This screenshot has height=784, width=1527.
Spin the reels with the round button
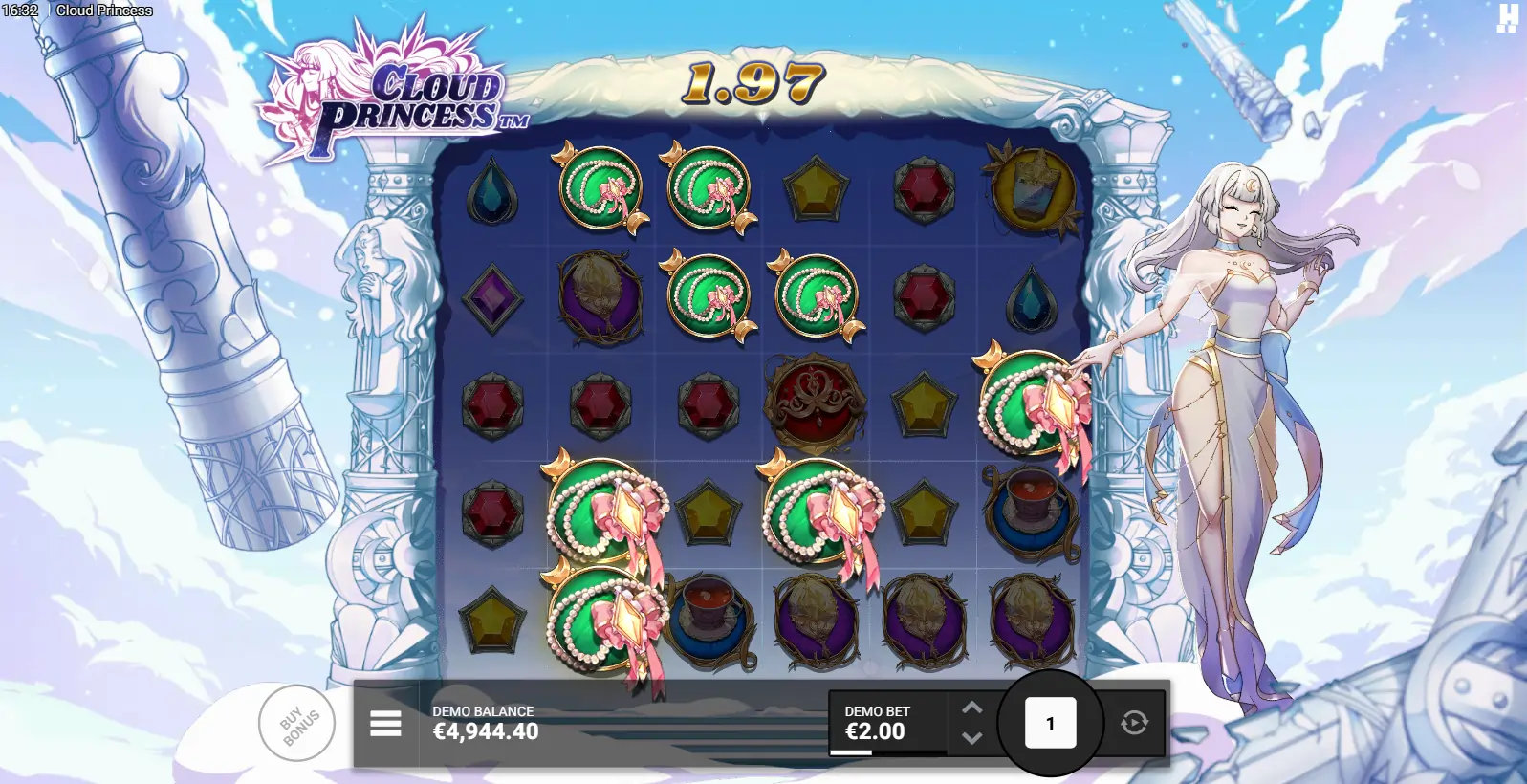[1050, 724]
